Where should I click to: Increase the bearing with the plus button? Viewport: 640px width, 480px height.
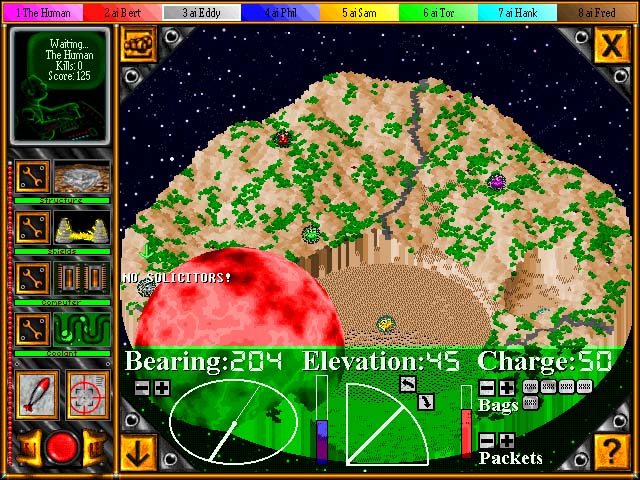(162, 387)
